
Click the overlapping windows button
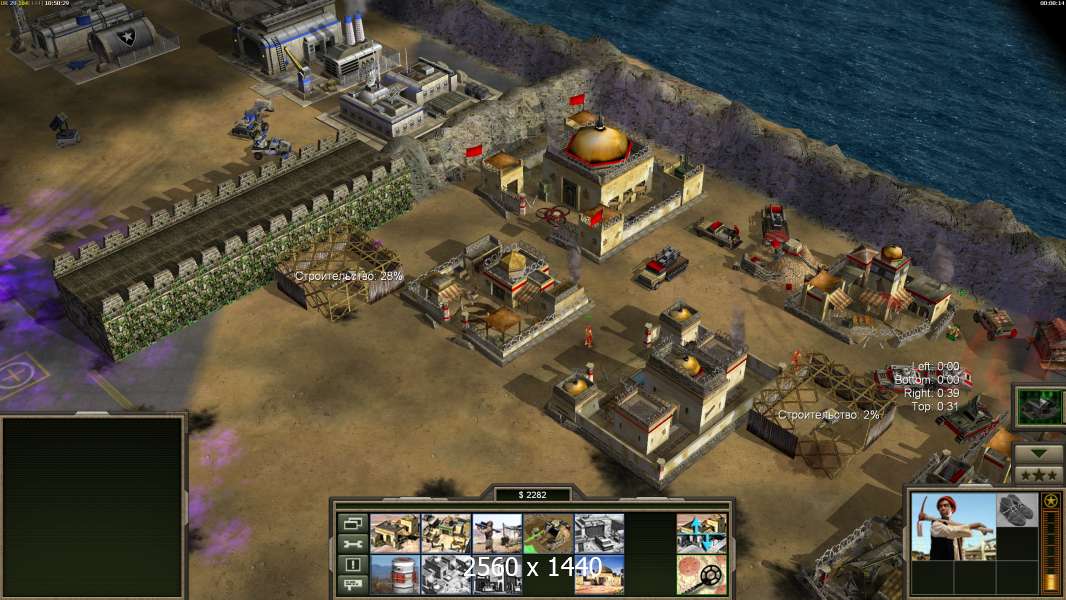tap(351, 523)
